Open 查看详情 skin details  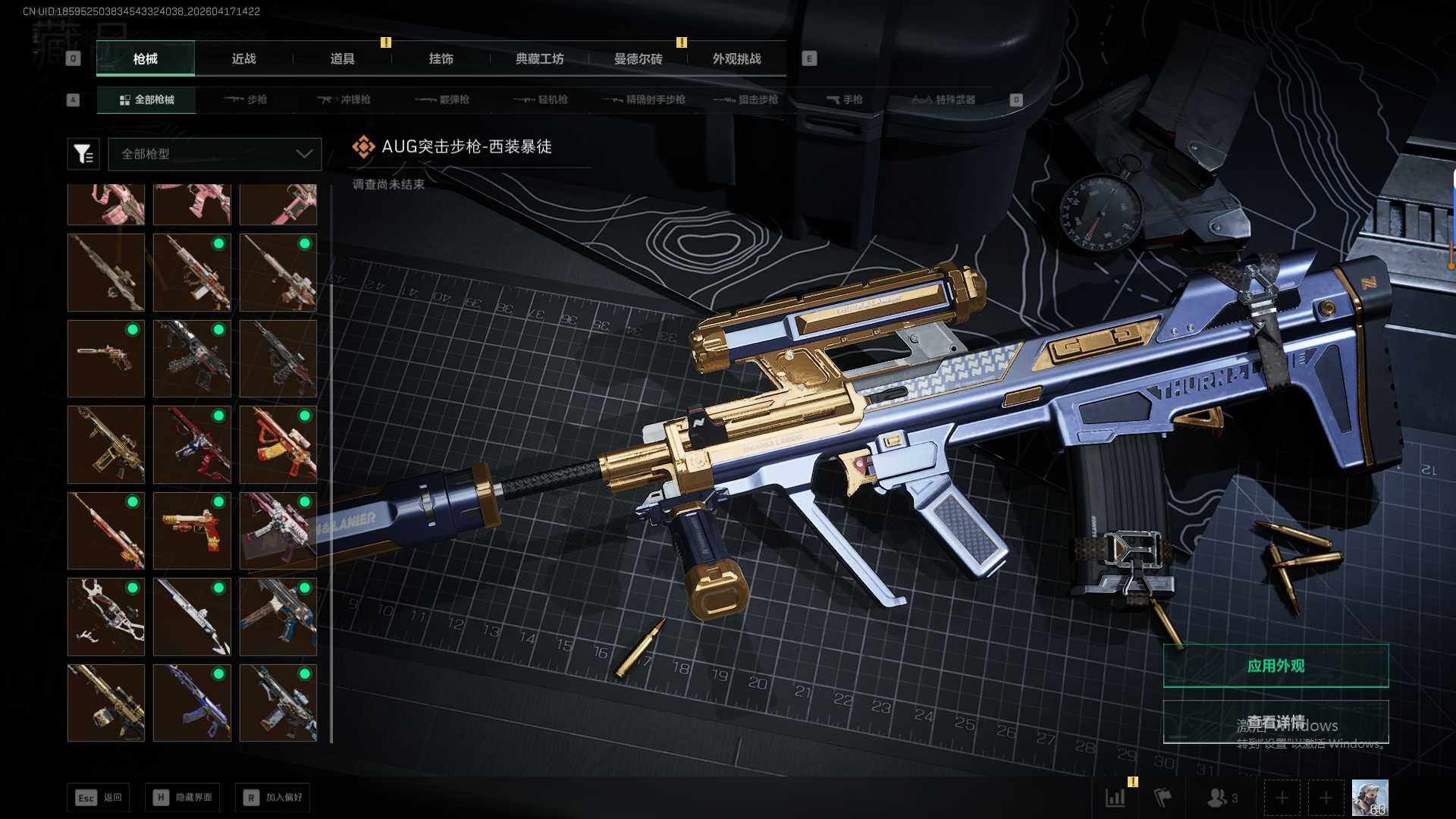click(1276, 722)
